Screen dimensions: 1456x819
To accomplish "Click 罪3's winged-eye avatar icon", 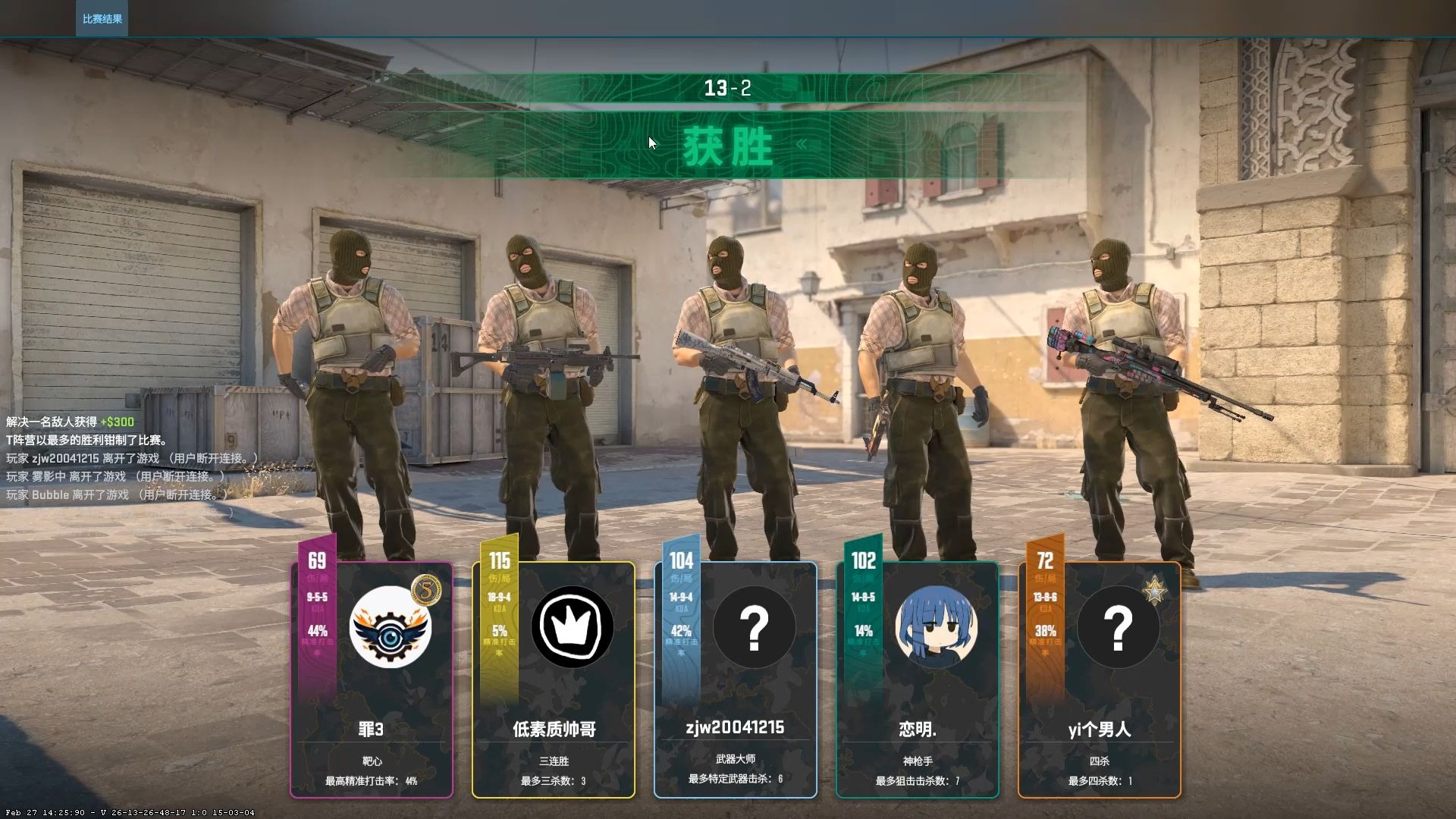I will (x=388, y=626).
